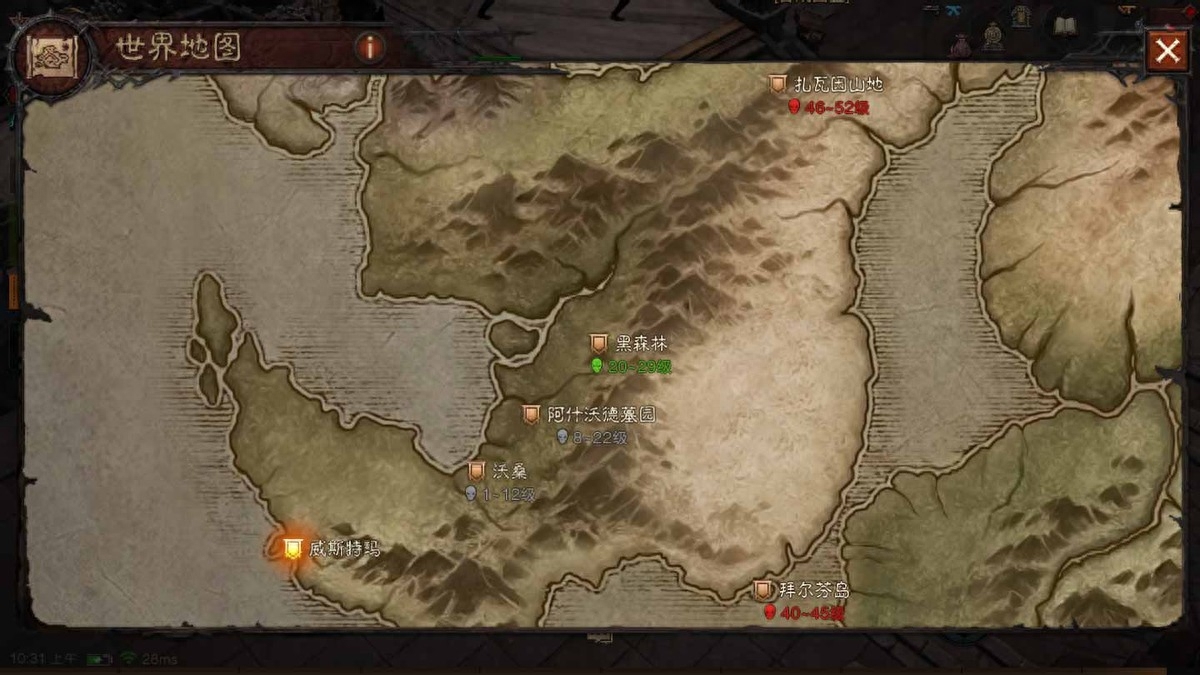Select the 威斯特玛 city marker
The height and width of the screenshot is (675, 1200).
[x=292, y=548]
